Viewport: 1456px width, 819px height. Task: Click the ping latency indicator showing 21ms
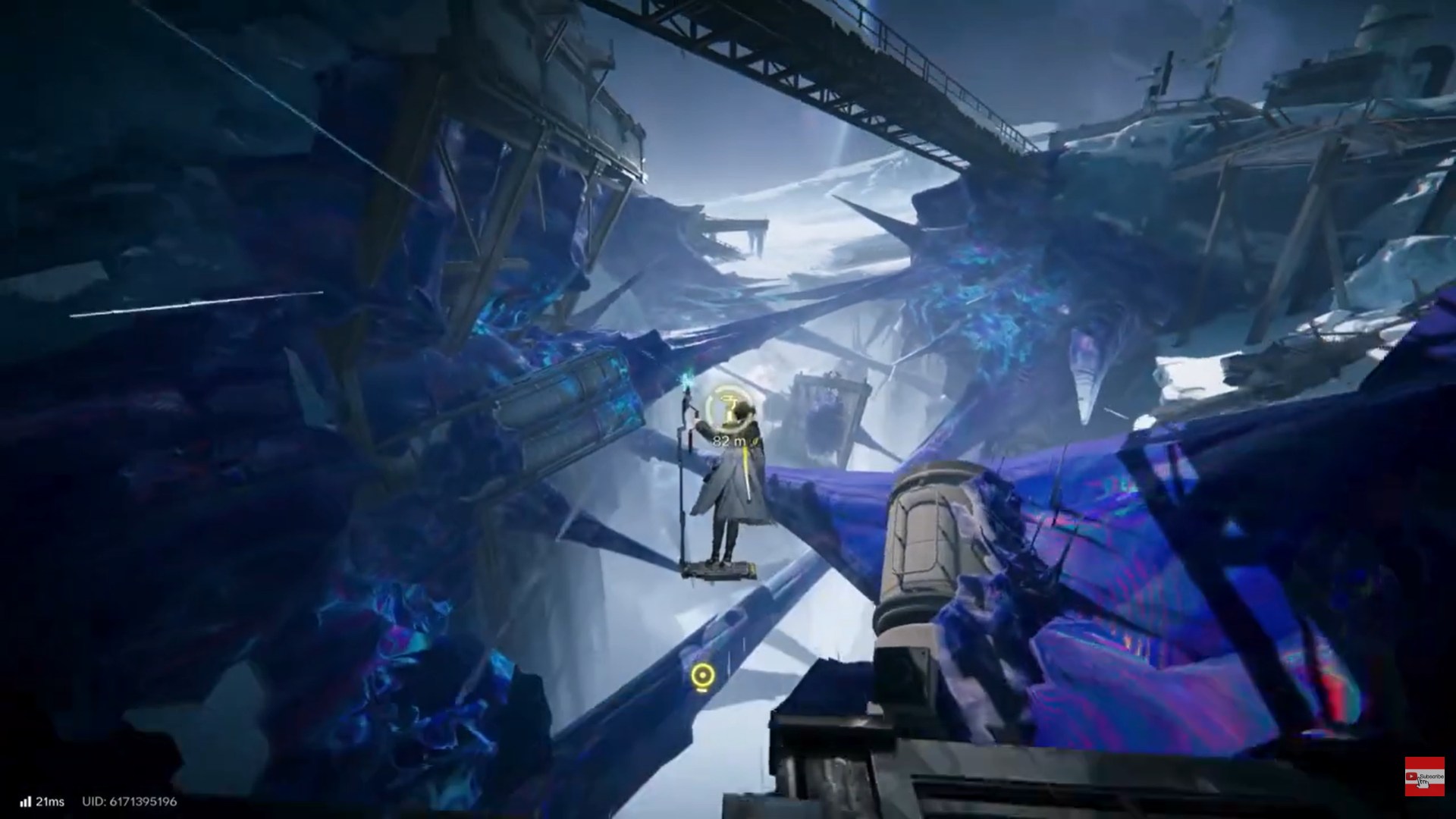click(49, 801)
